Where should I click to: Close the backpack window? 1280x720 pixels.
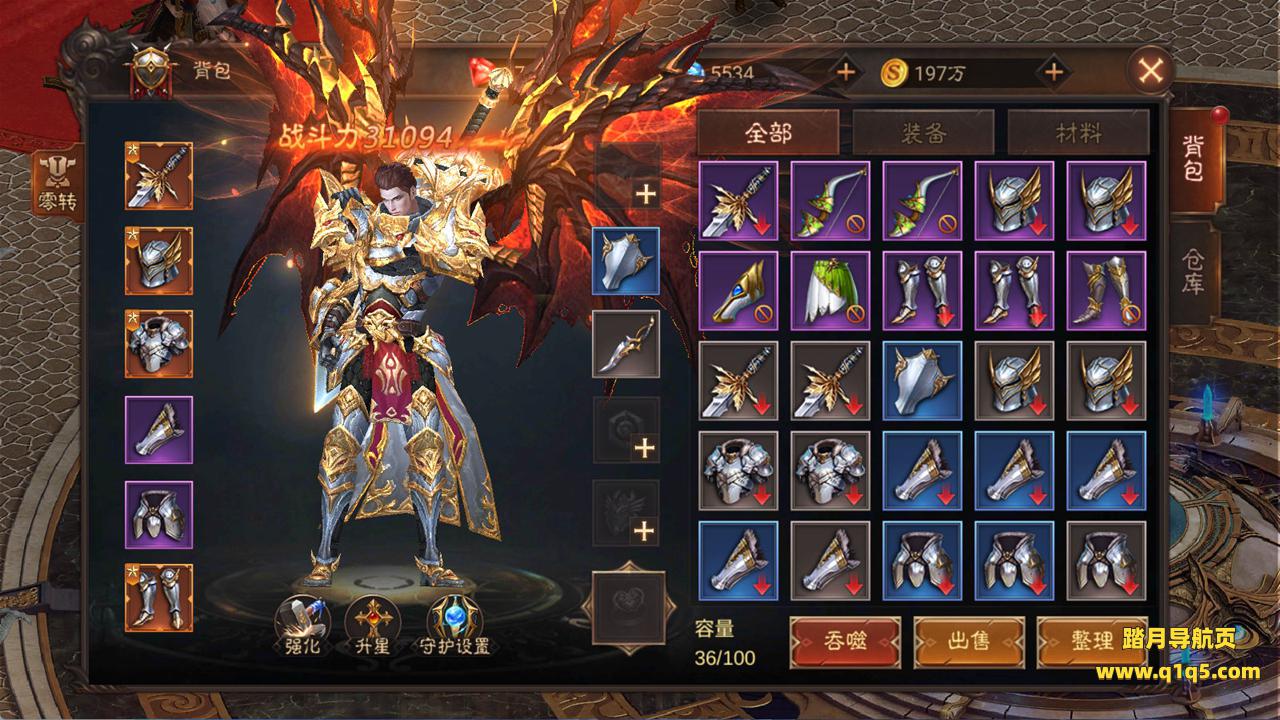pos(1151,71)
